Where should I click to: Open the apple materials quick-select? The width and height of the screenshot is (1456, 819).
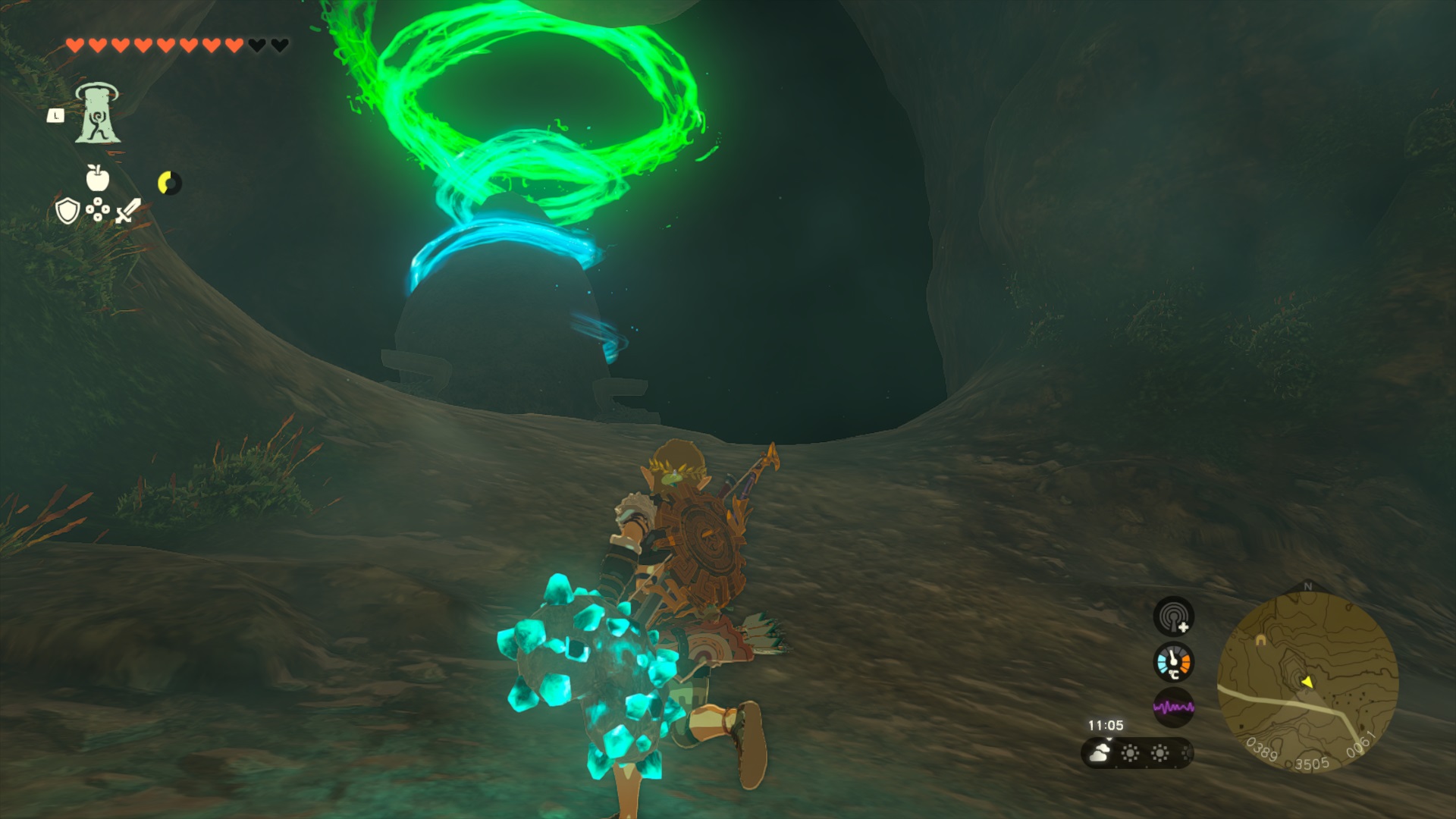[x=97, y=177]
